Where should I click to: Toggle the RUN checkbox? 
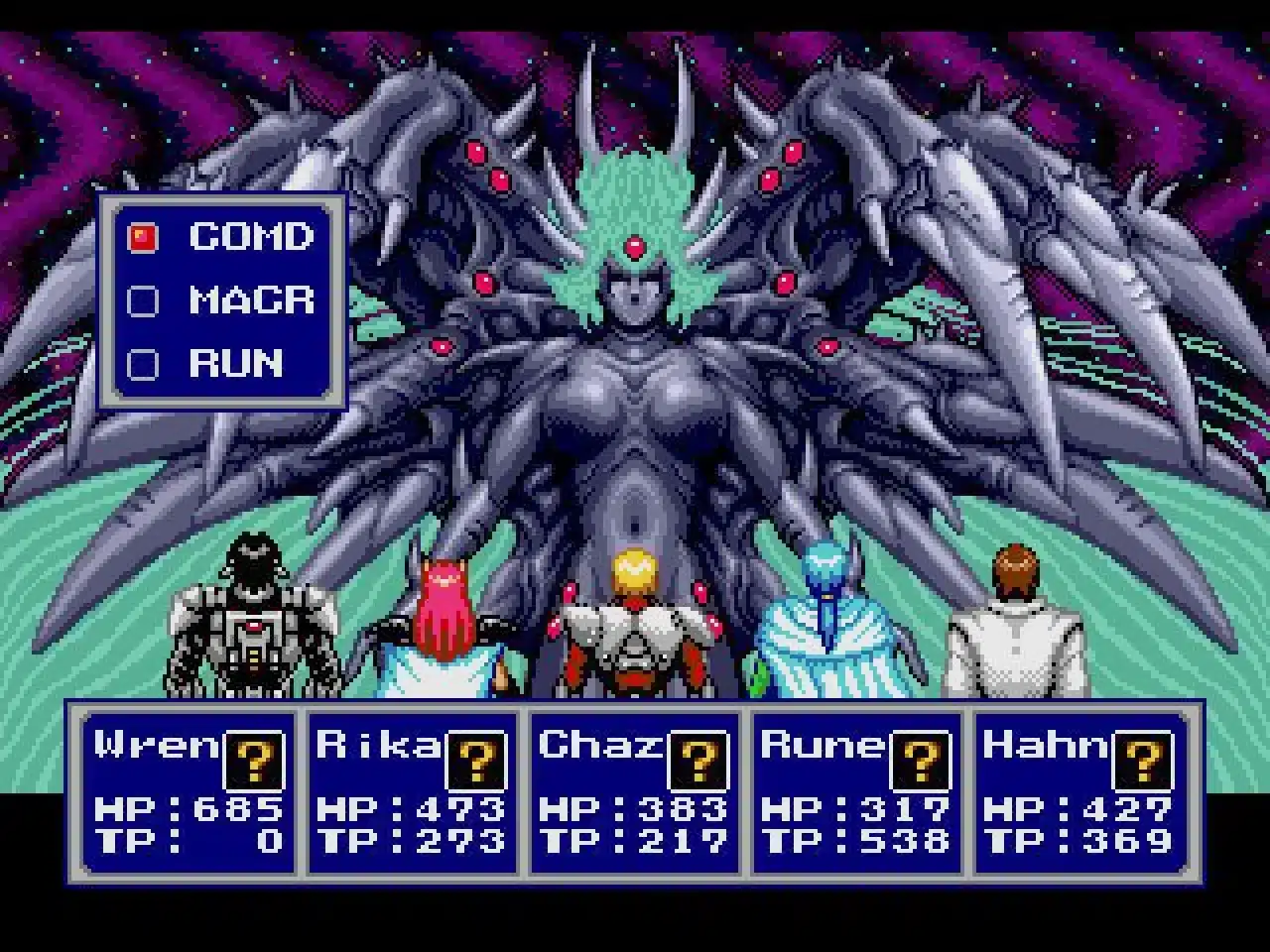point(142,364)
